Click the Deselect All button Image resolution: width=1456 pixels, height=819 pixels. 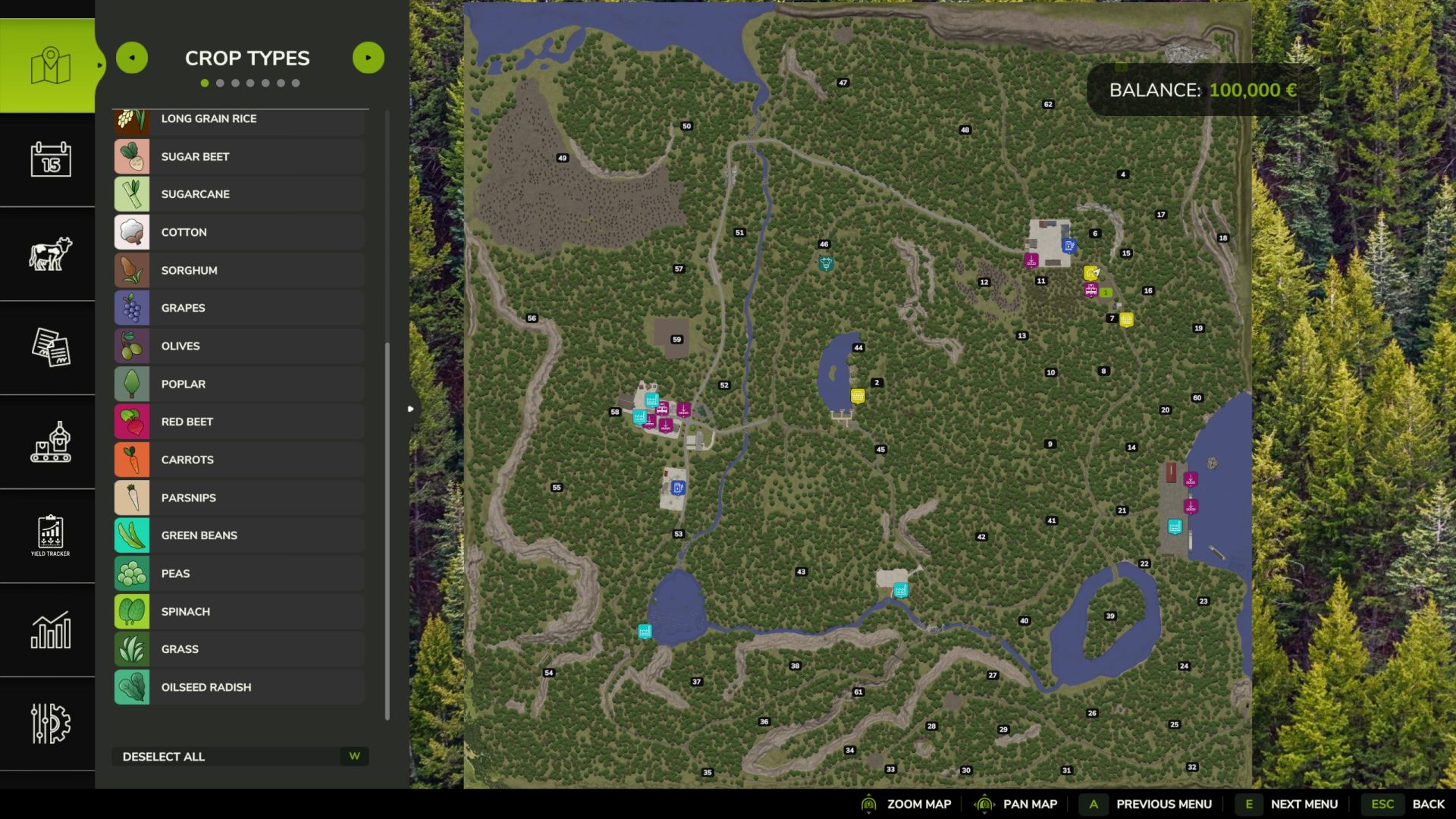pyautogui.click(x=240, y=756)
